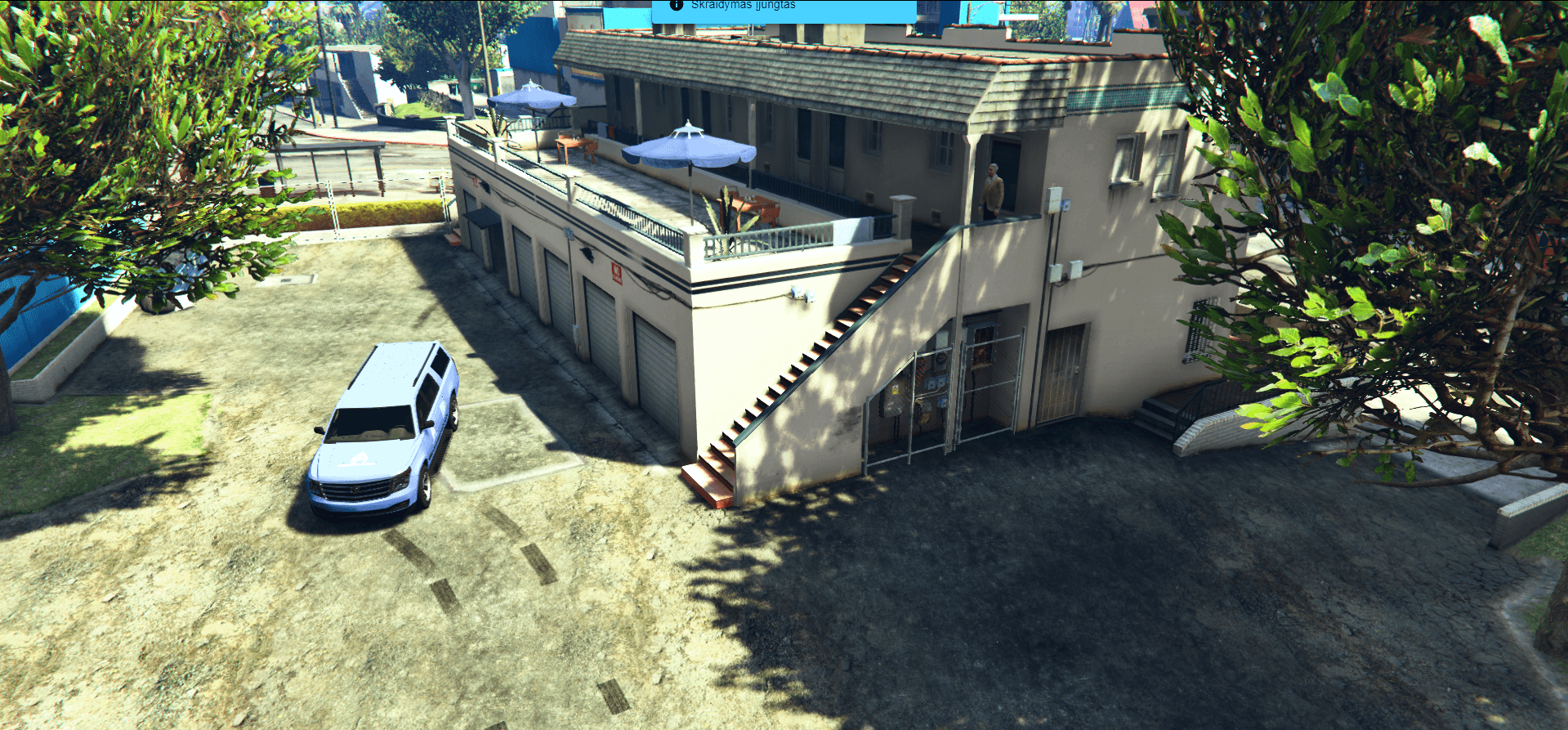Click the "Skraidymas įjungtas" notification banner
Screen dimensions: 1568x730
[x=783, y=8]
